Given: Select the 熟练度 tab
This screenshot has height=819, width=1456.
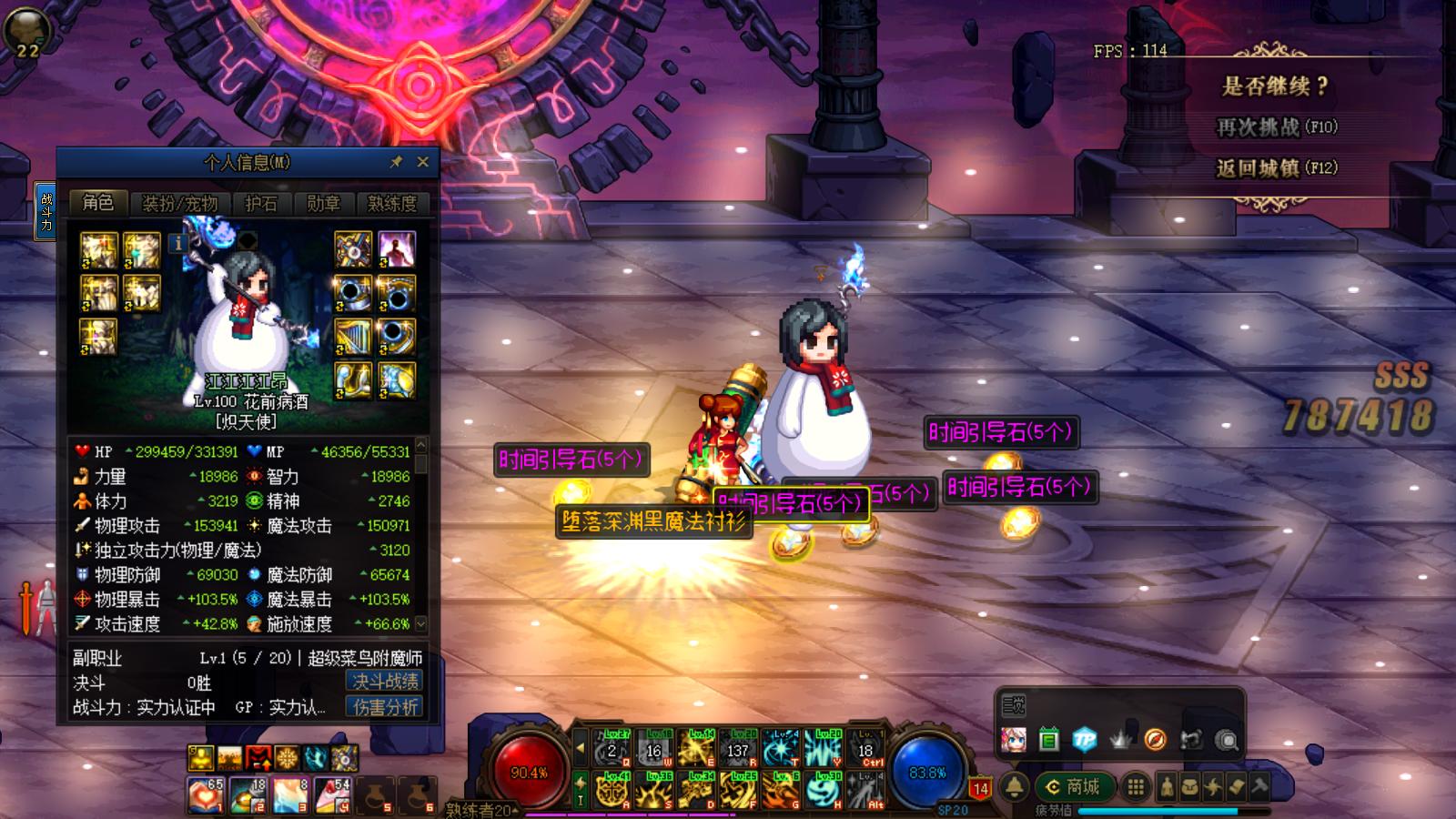Looking at the screenshot, I should pyautogui.click(x=391, y=204).
